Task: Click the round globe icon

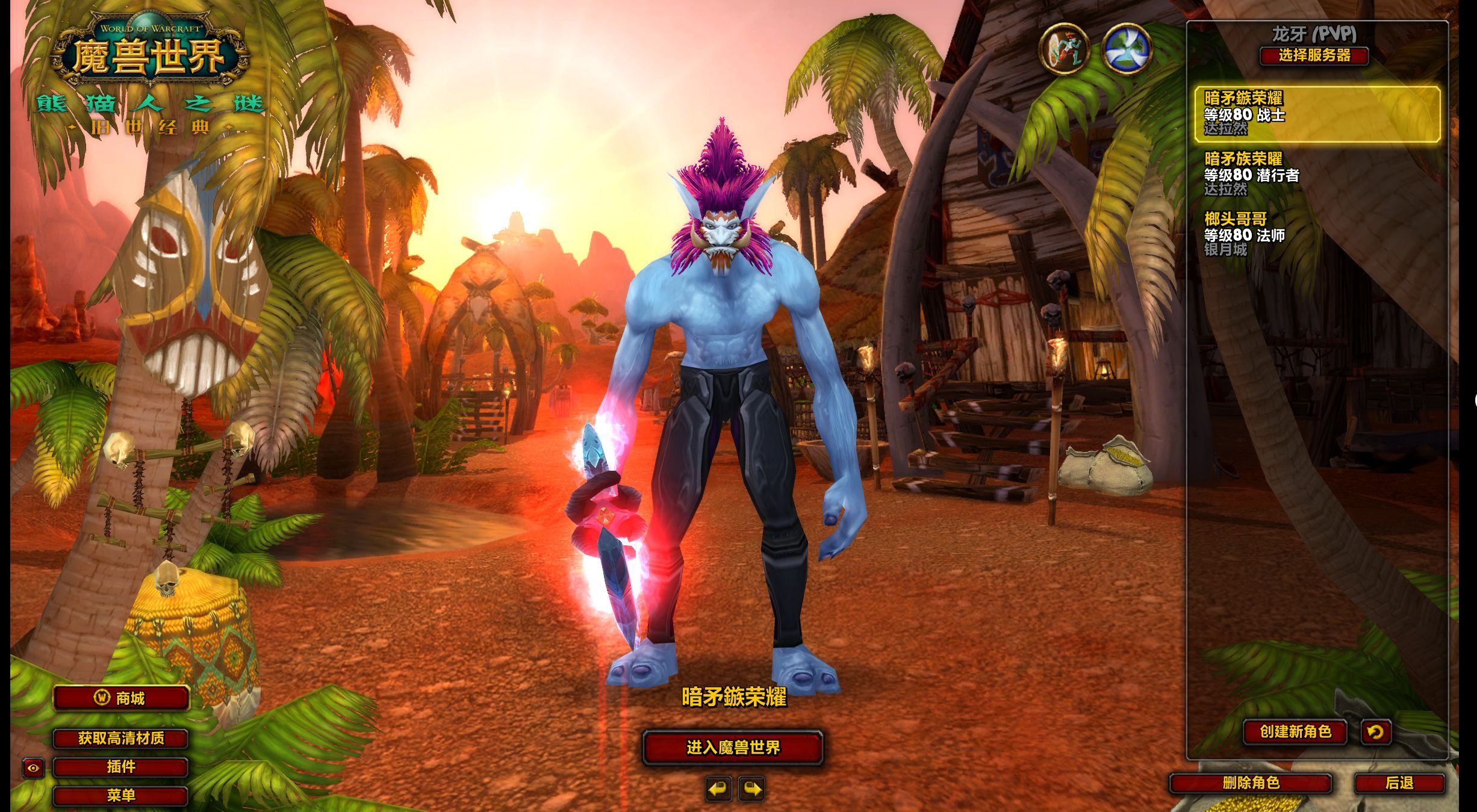Action: tap(1127, 49)
